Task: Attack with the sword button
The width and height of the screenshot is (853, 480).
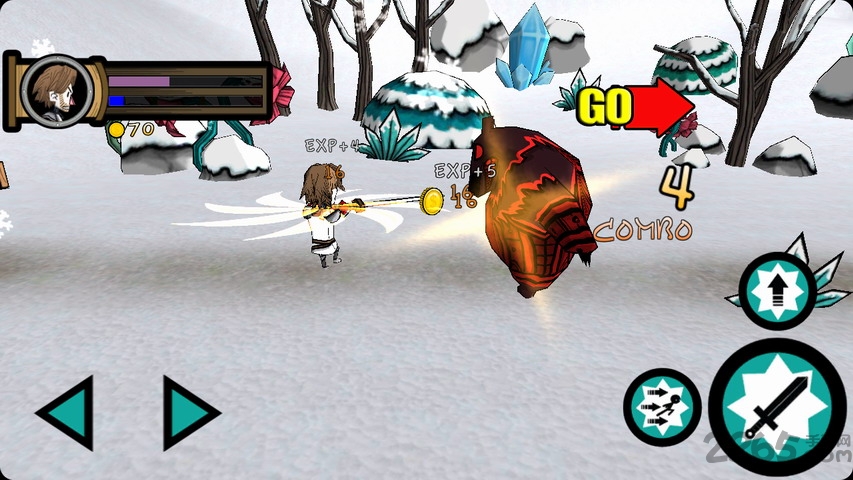Action: [x=777, y=408]
